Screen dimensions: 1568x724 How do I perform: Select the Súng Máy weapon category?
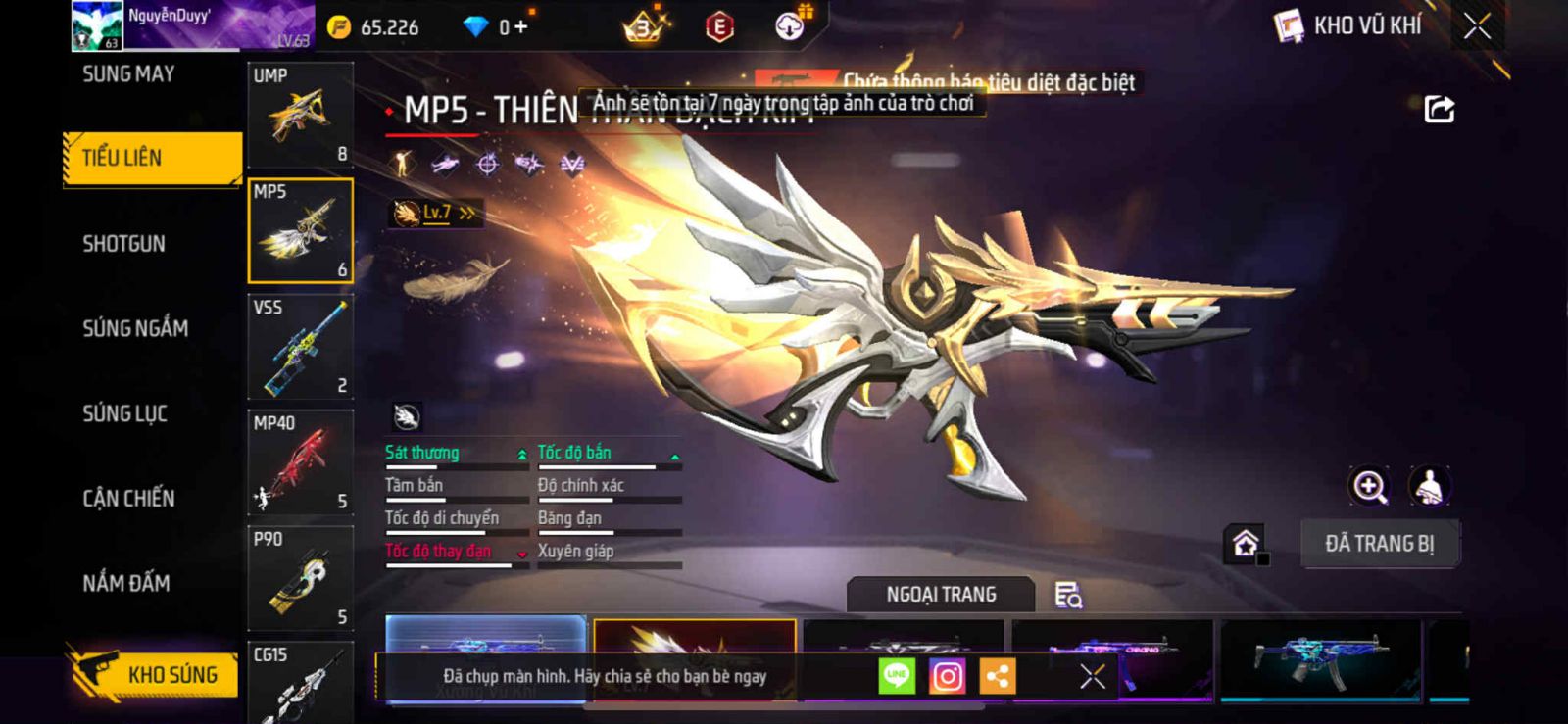[x=128, y=74]
